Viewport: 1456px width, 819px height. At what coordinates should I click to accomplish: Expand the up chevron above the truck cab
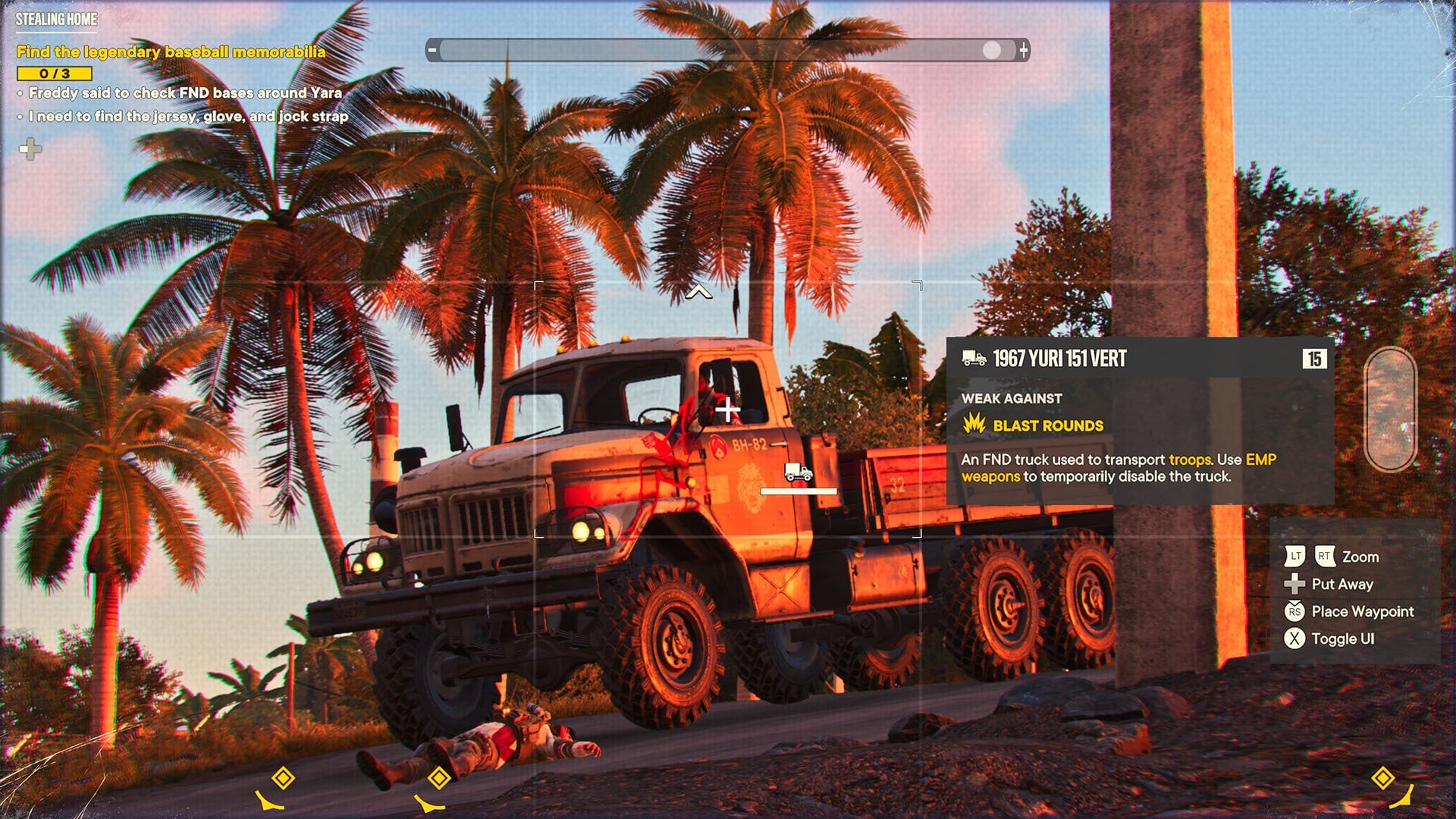[x=698, y=291]
